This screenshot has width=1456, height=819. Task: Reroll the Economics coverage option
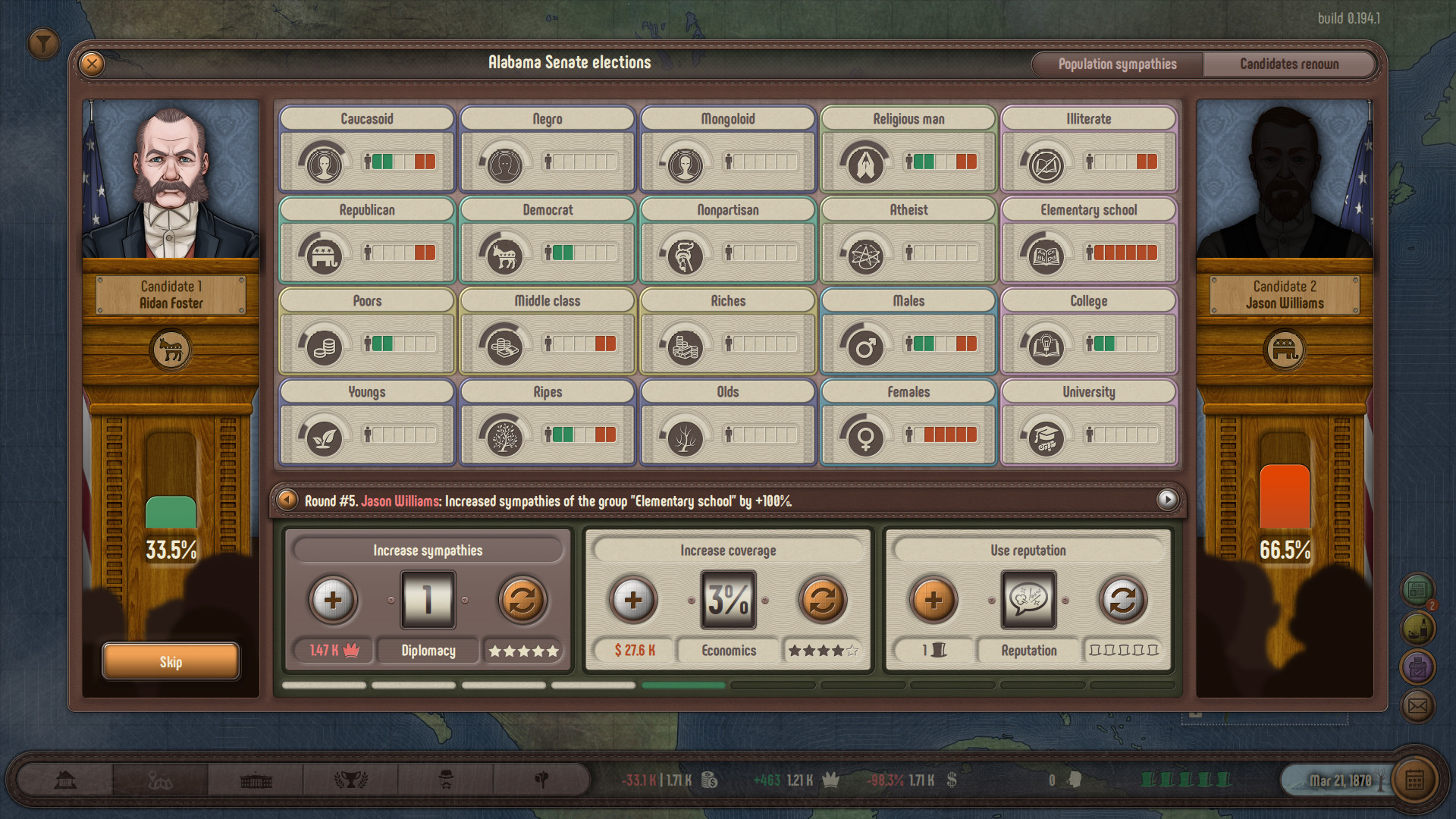(824, 599)
